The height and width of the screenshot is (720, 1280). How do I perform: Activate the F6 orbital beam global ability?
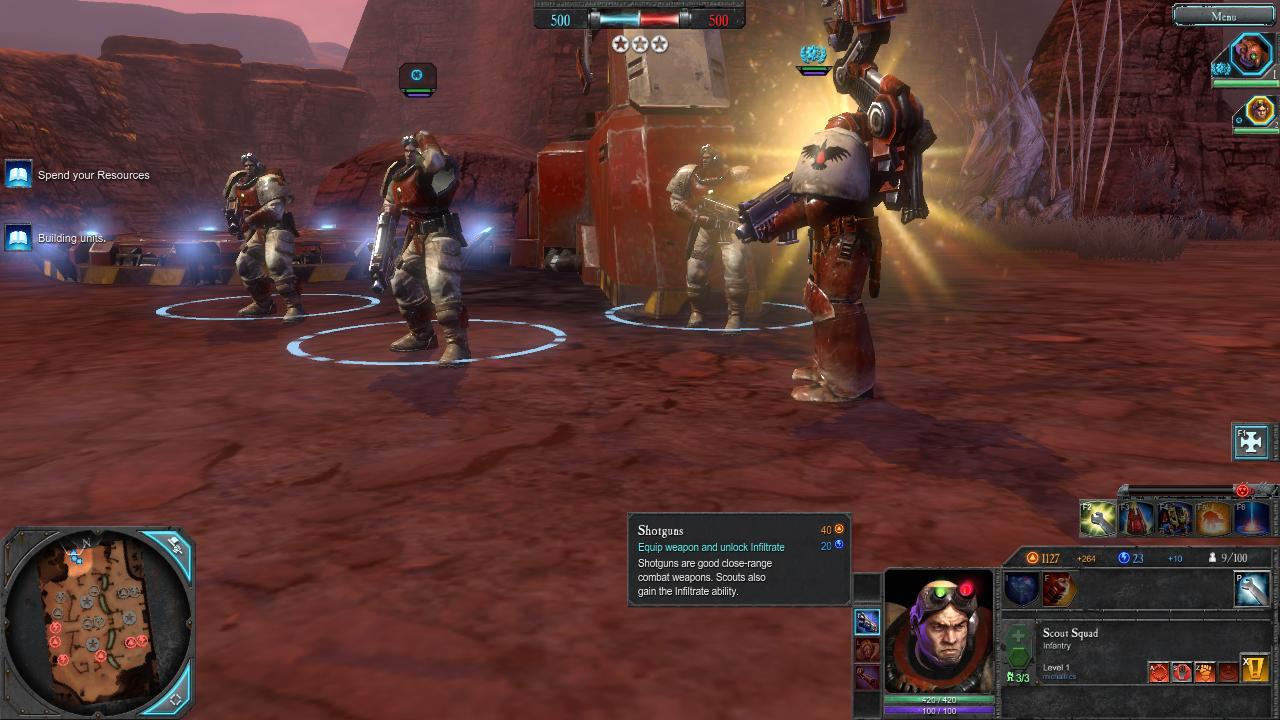click(1251, 518)
